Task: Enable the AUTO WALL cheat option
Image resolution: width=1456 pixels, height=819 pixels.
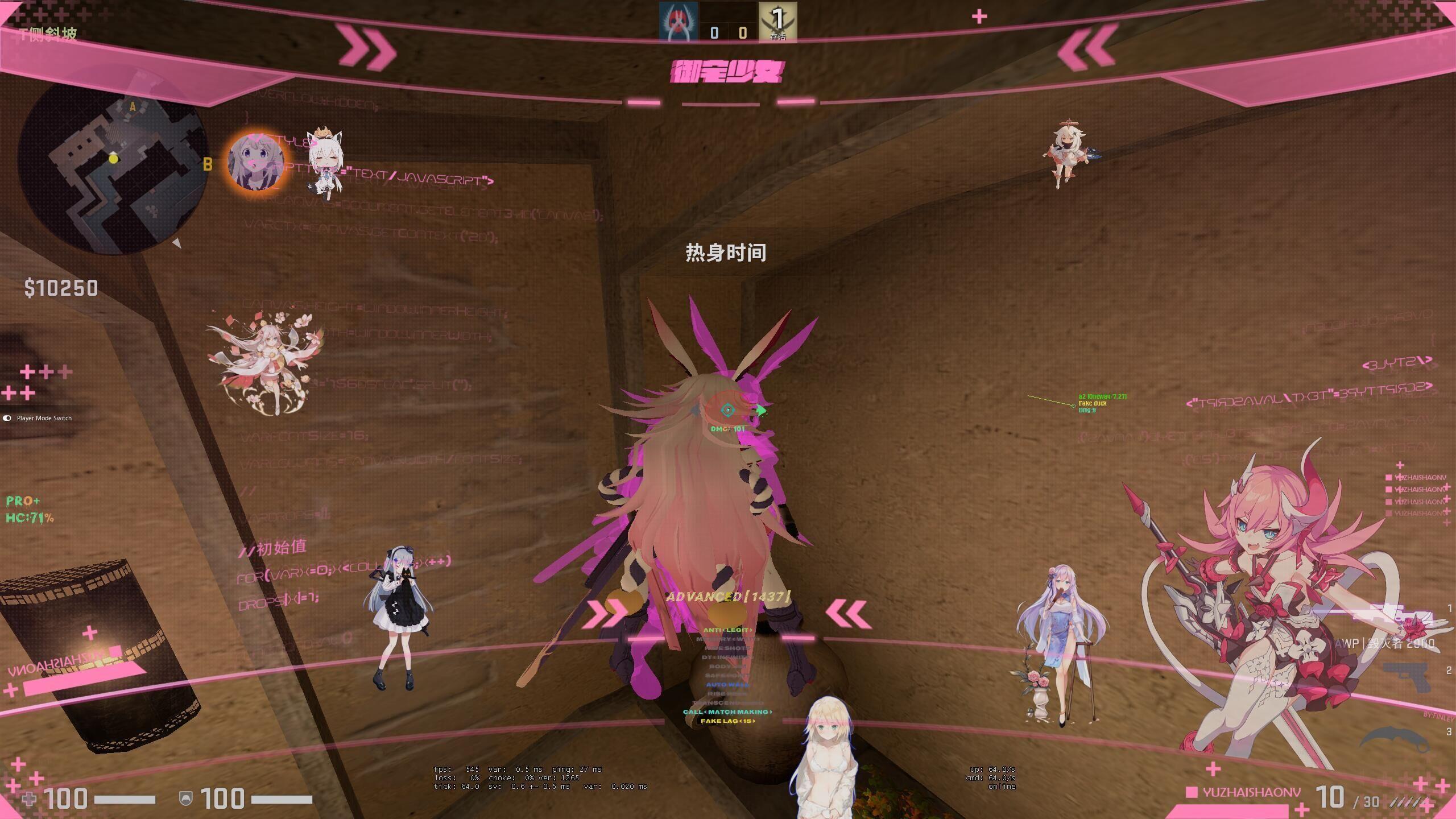Action: (x=728, y=685)
